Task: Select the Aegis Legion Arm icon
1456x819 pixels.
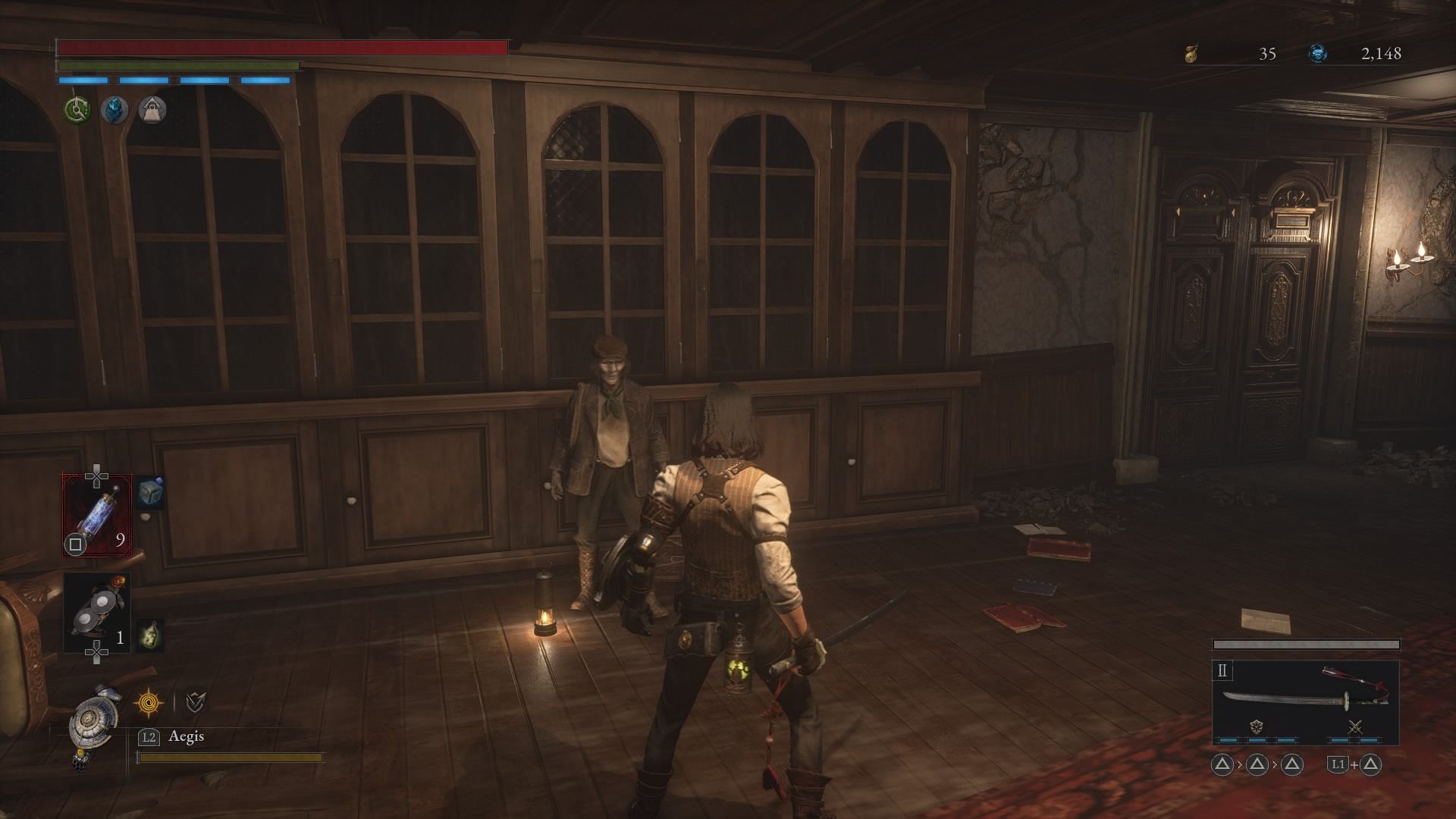Action: click(94, 722)
